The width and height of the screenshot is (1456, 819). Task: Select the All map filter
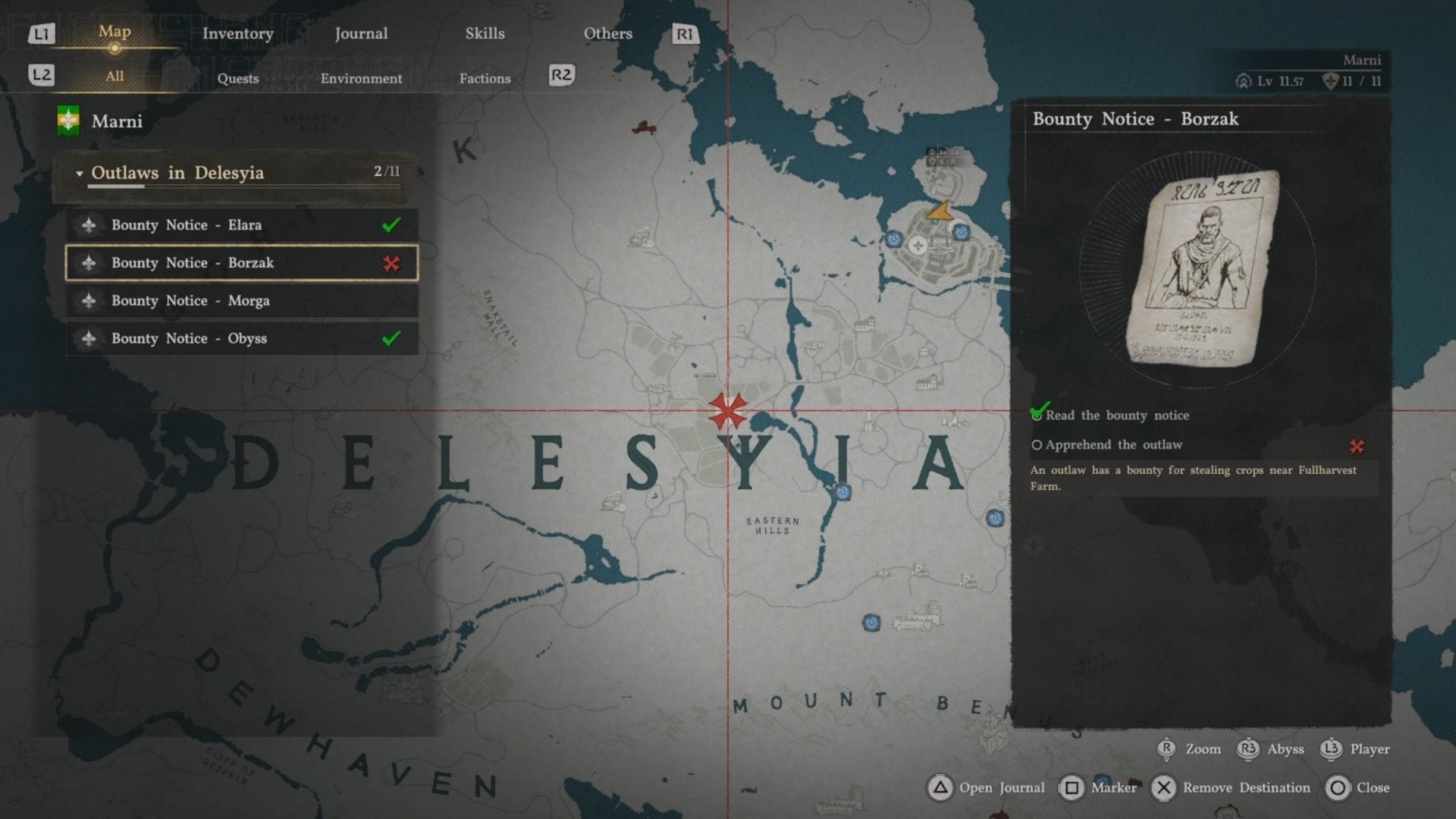click(115, 76)
